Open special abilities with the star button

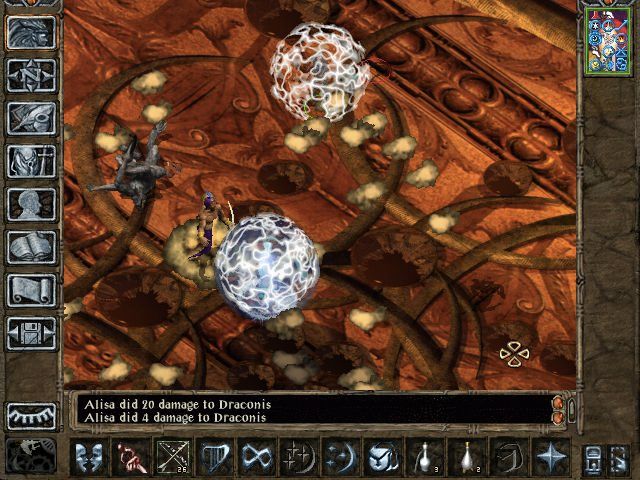550,457
